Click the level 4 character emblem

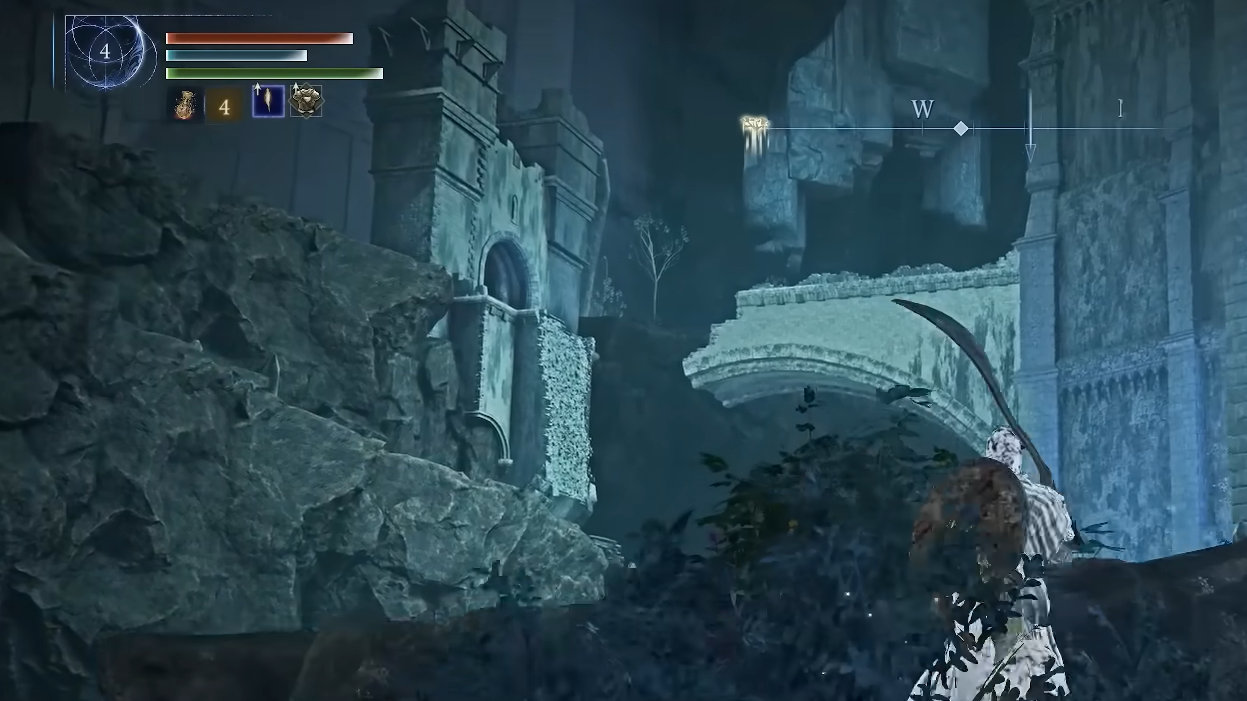[x=104, y=52]
